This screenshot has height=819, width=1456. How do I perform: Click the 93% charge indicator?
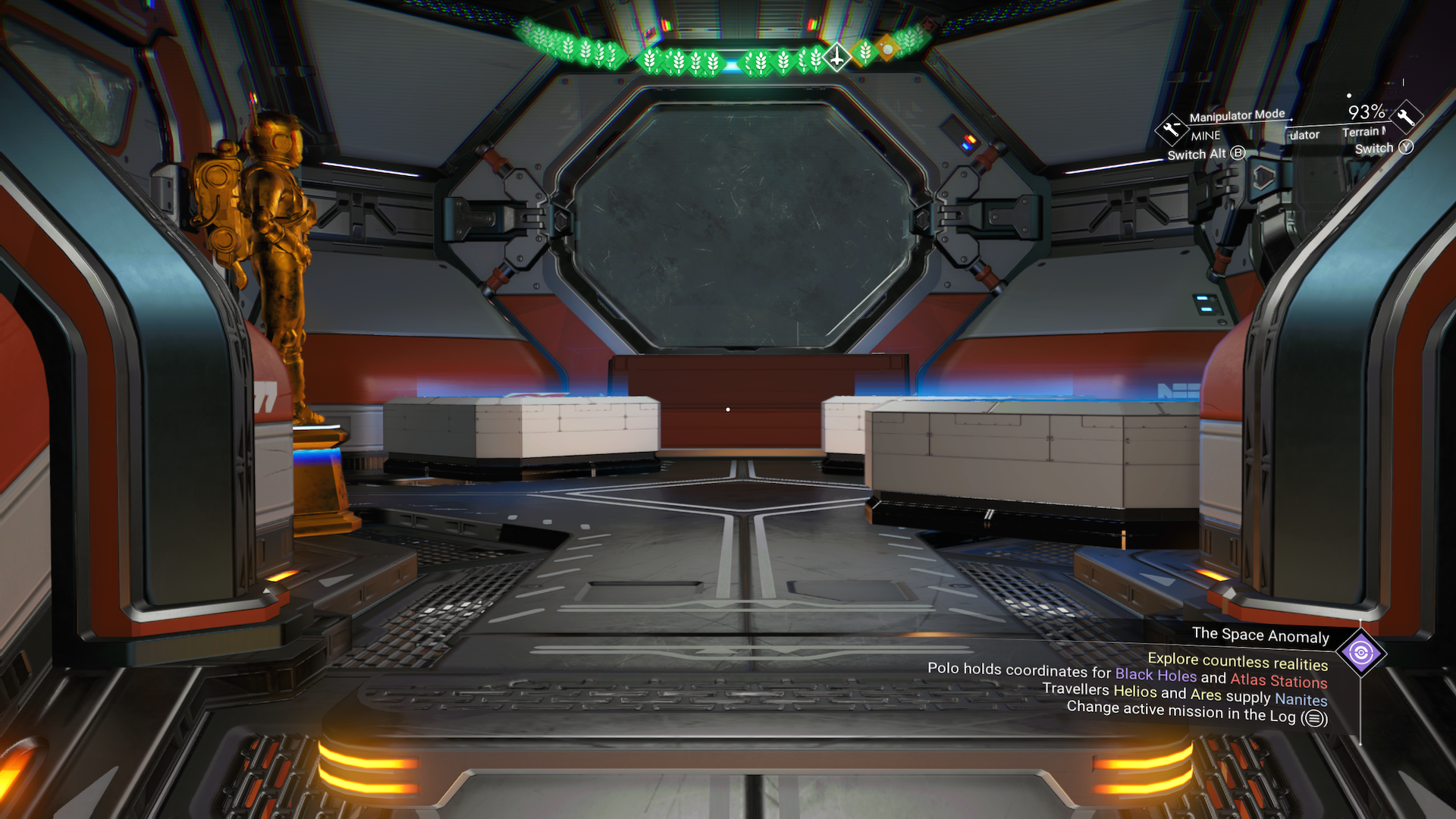tap(1365, 114)
